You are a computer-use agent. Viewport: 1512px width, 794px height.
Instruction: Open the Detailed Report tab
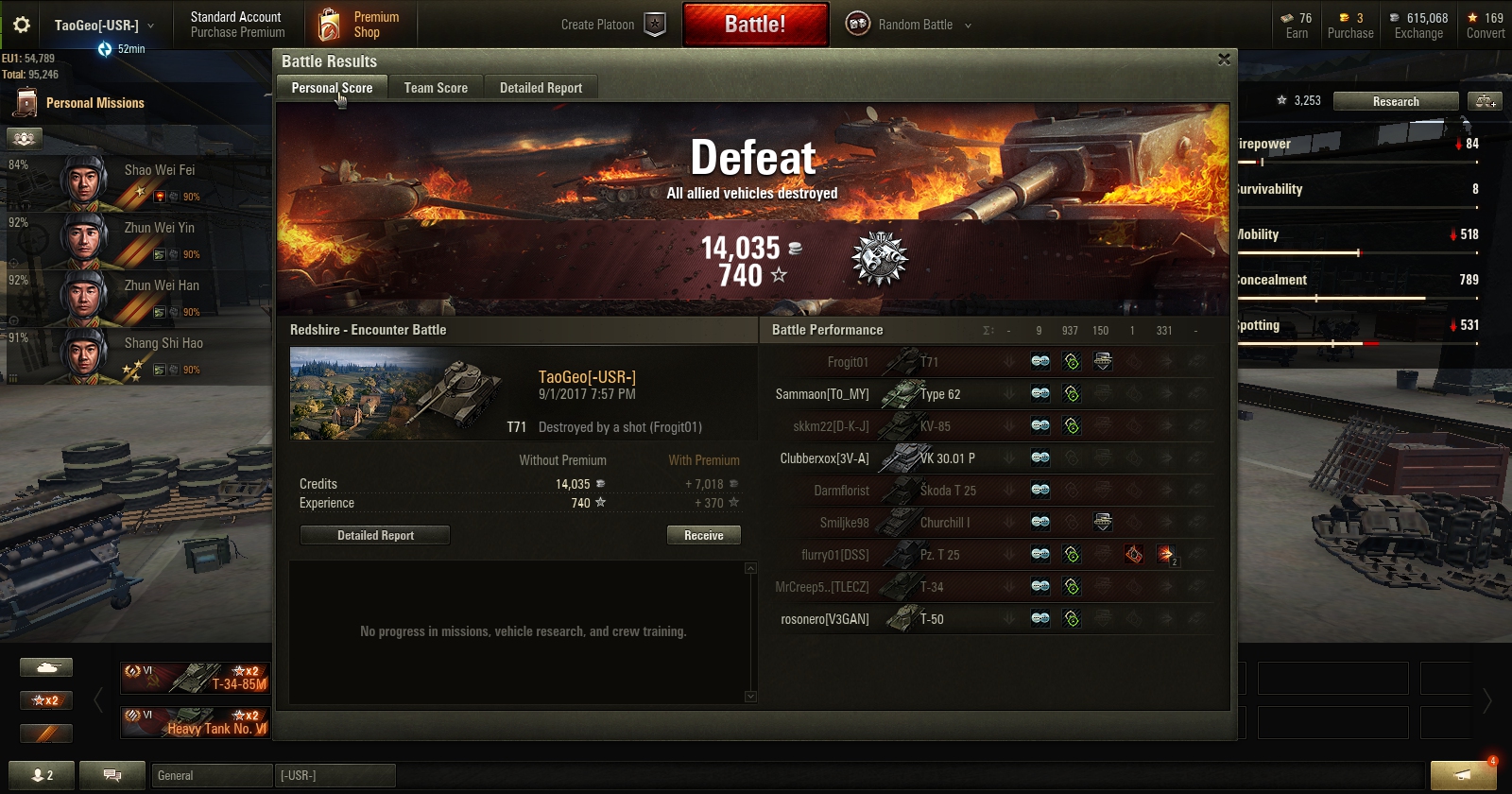click(541, 88)
